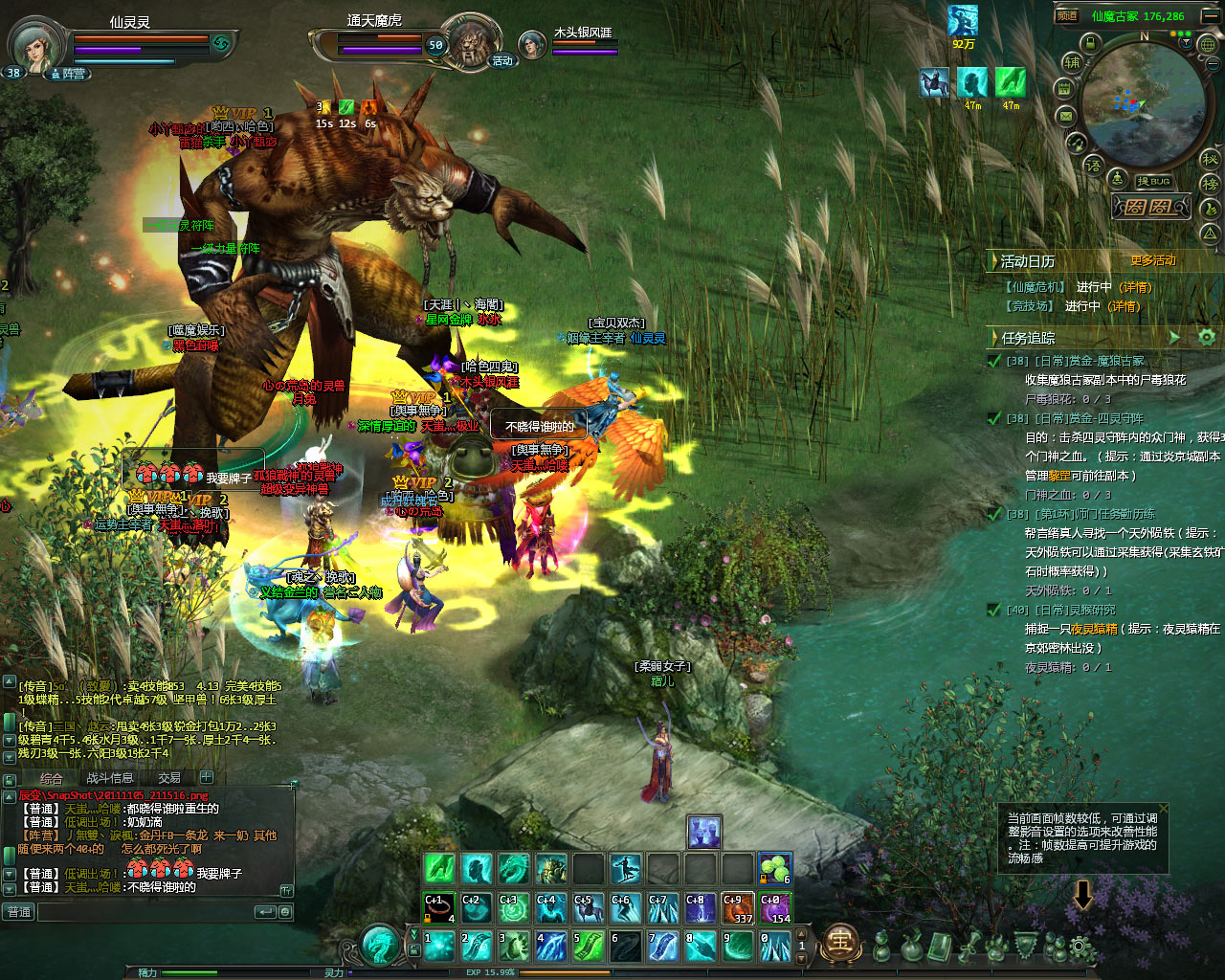Open the chat emoji picker button

285,912
